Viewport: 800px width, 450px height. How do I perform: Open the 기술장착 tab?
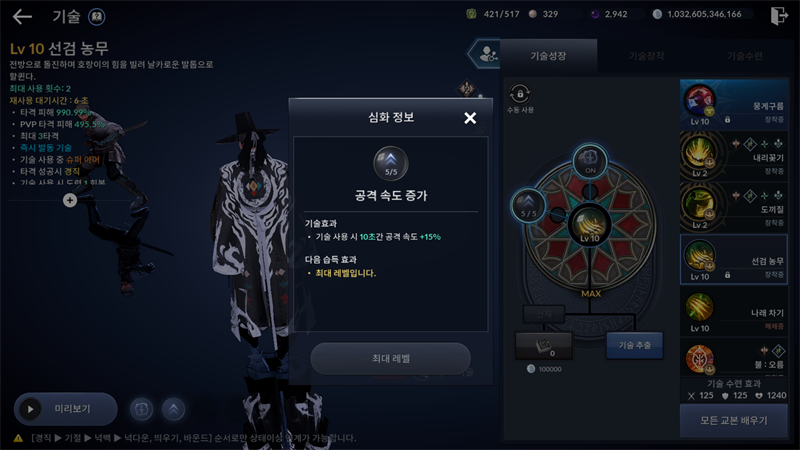pyautogui.click(x=646, y=56)
